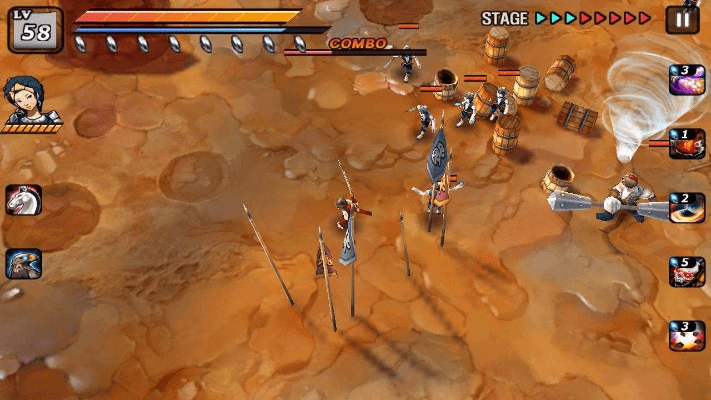Activate the purple energy skill

687,81
